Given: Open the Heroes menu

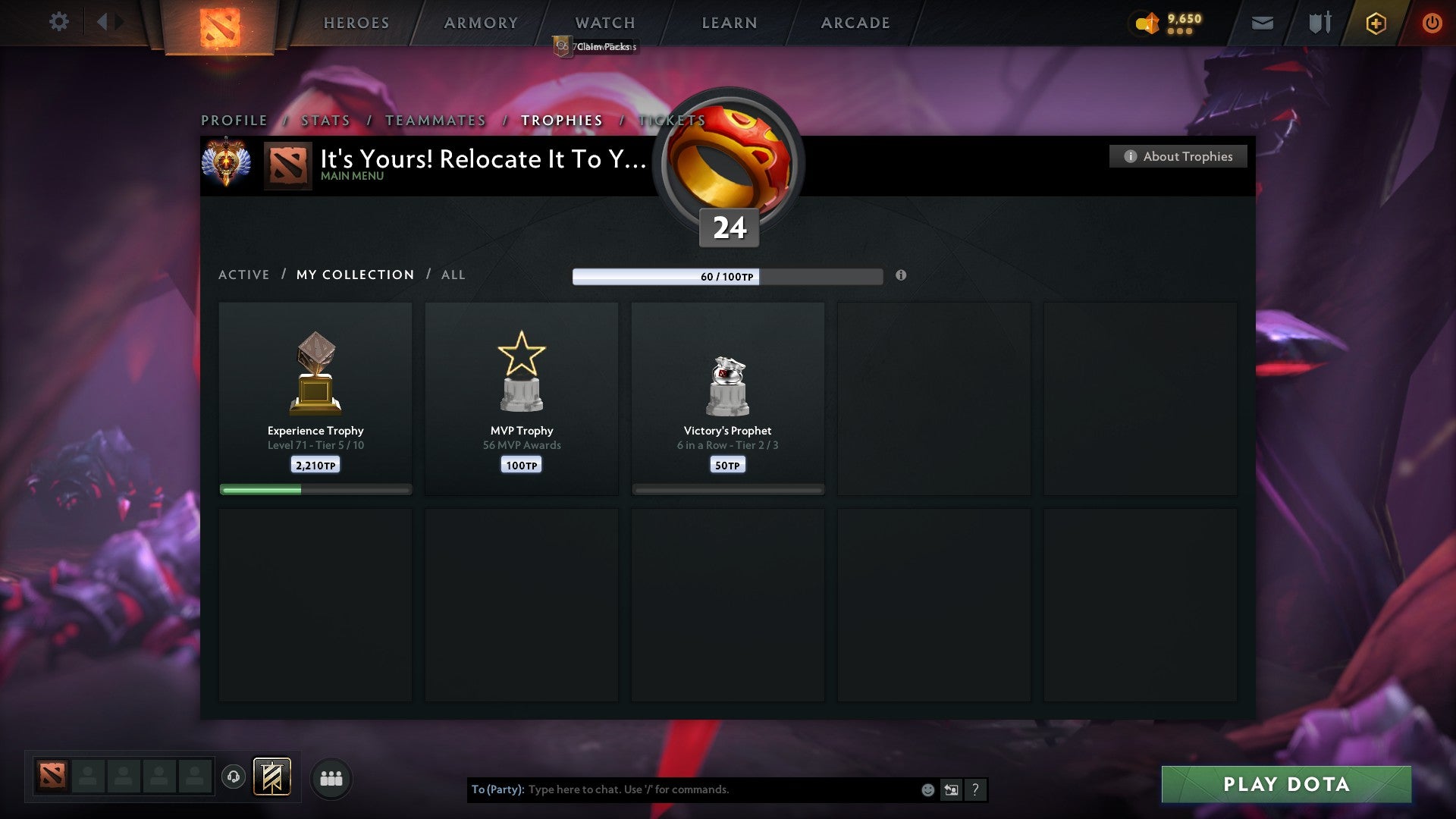Looking at the screenshot, I should coord(356,23).
